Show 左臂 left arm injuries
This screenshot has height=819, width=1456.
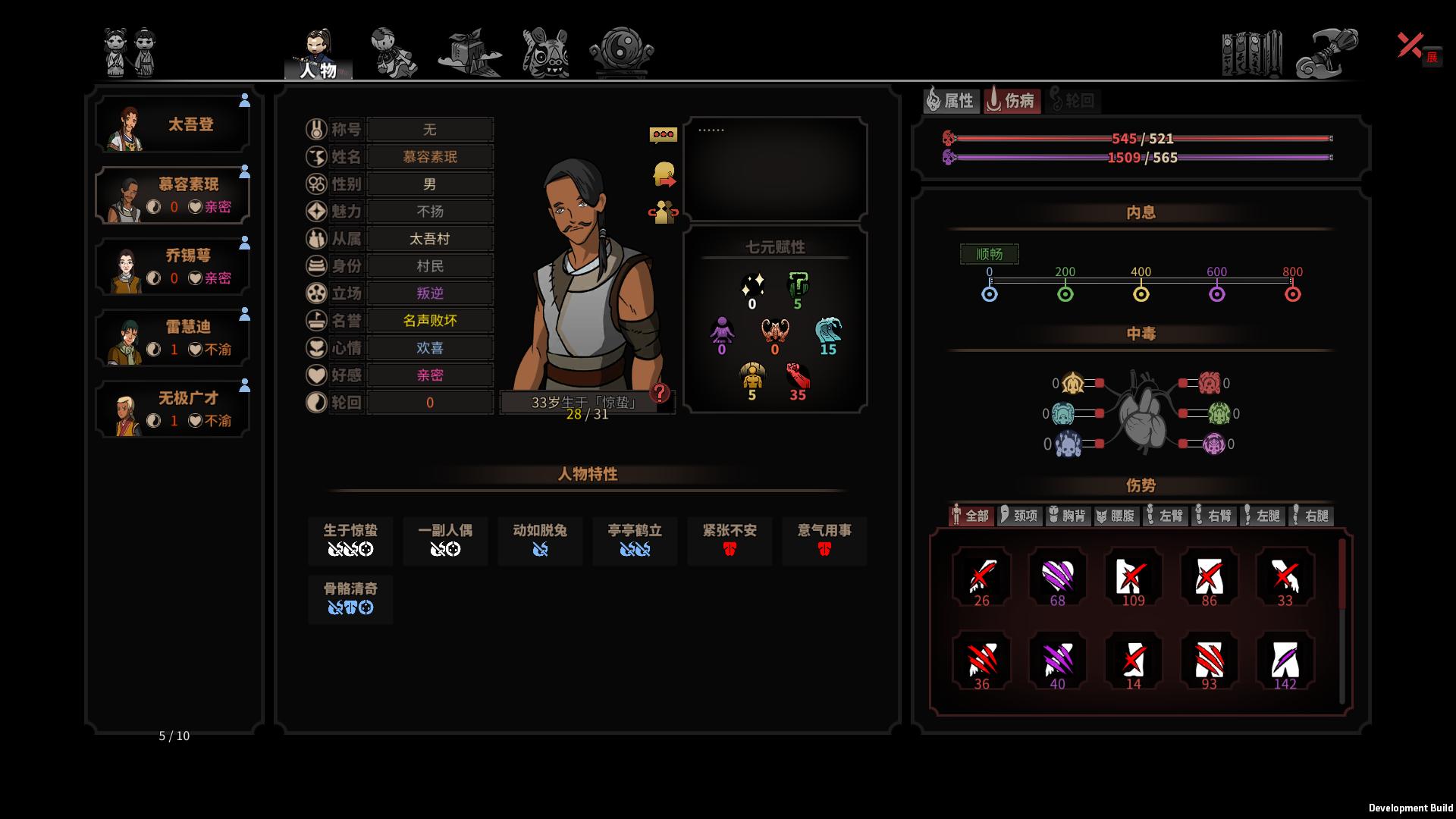(x=1165, y=516)
